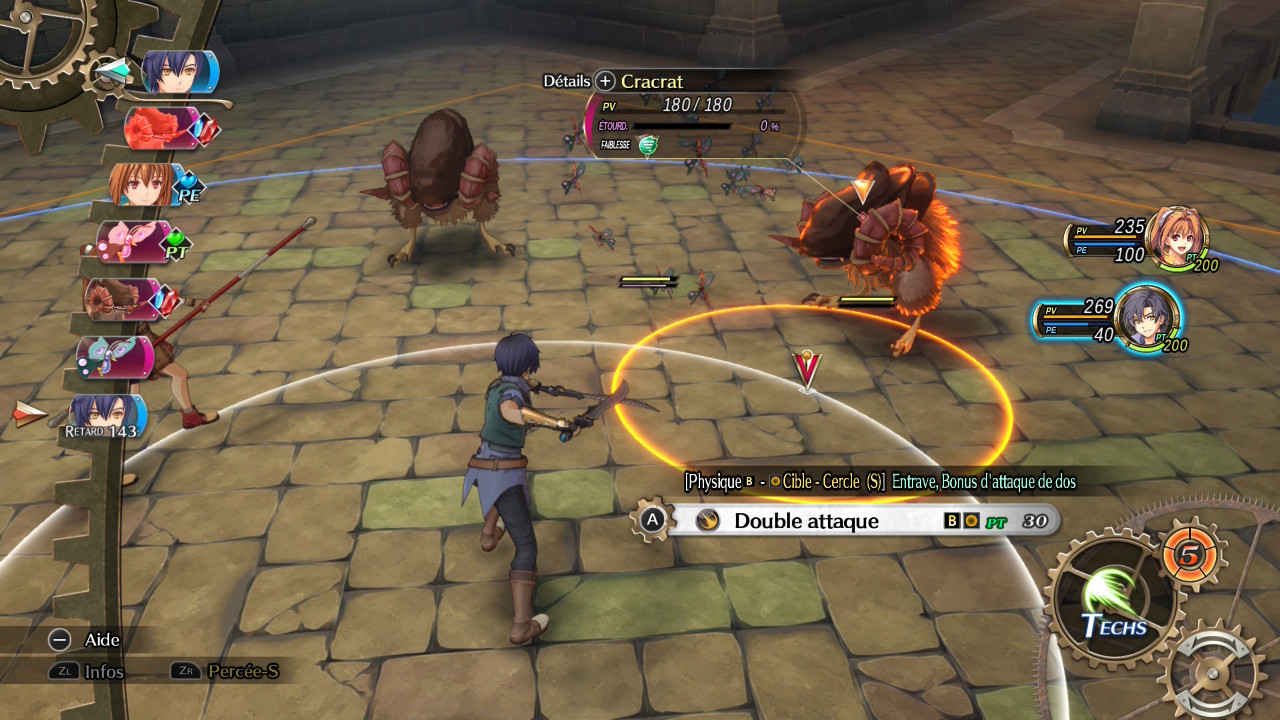Click the grey gear icon below Techs

pyautogui.click(x=1215, y=671)
